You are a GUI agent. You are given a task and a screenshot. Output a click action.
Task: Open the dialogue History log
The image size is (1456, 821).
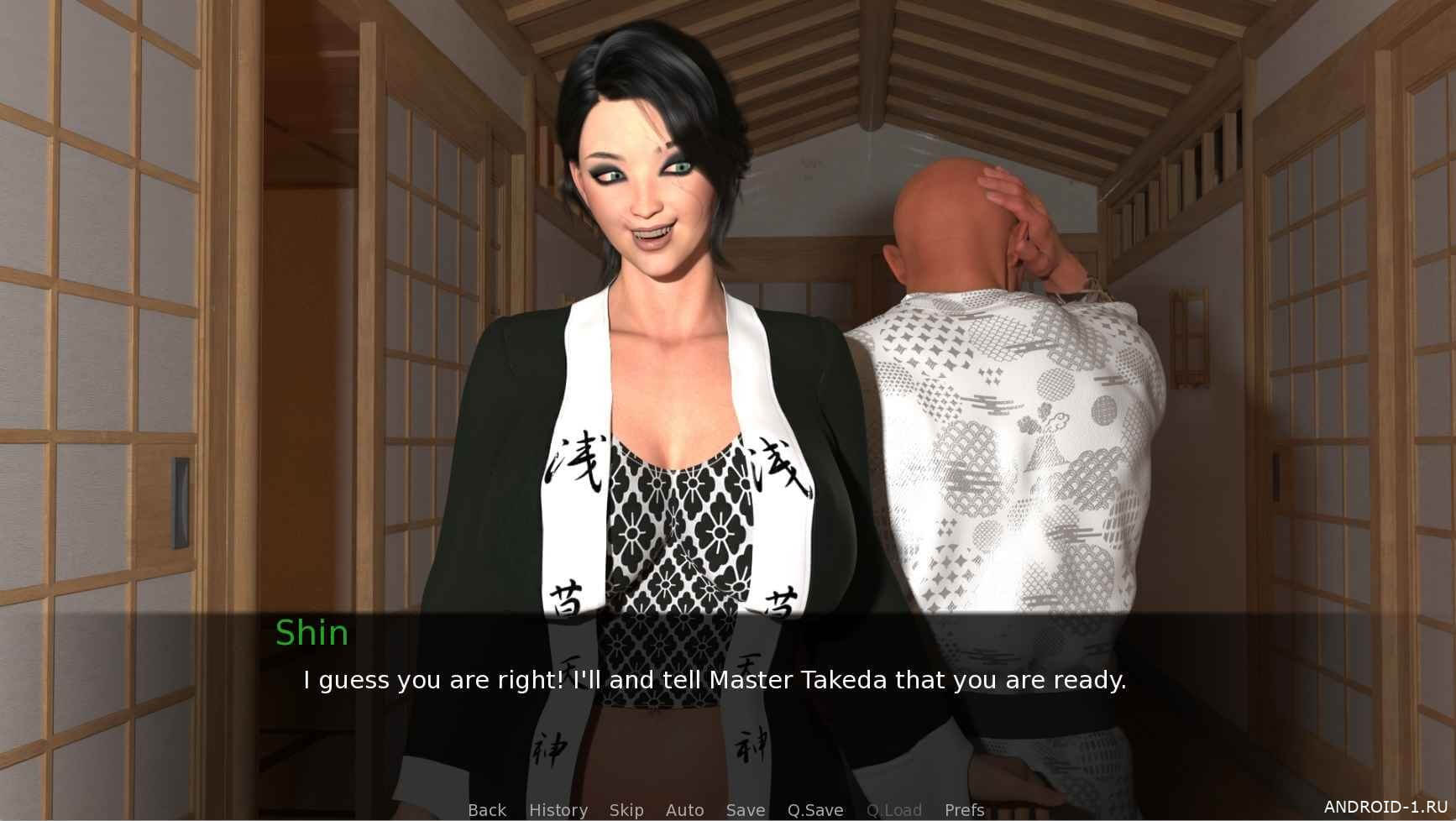point(558,810)
